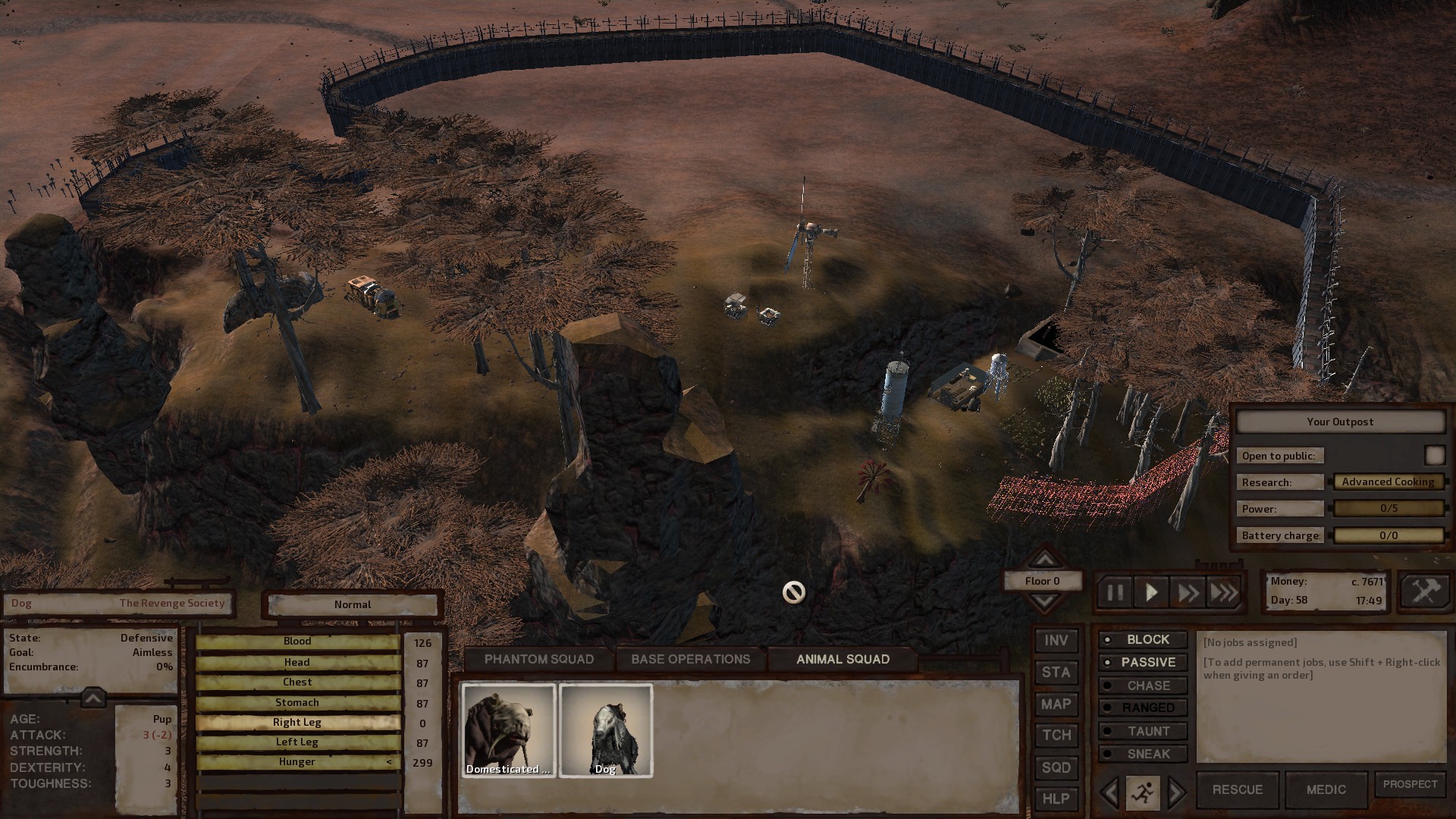This screenshot has height=819, width=1456.
Task: Open the MAP screen
Action: coord(1056,704)
